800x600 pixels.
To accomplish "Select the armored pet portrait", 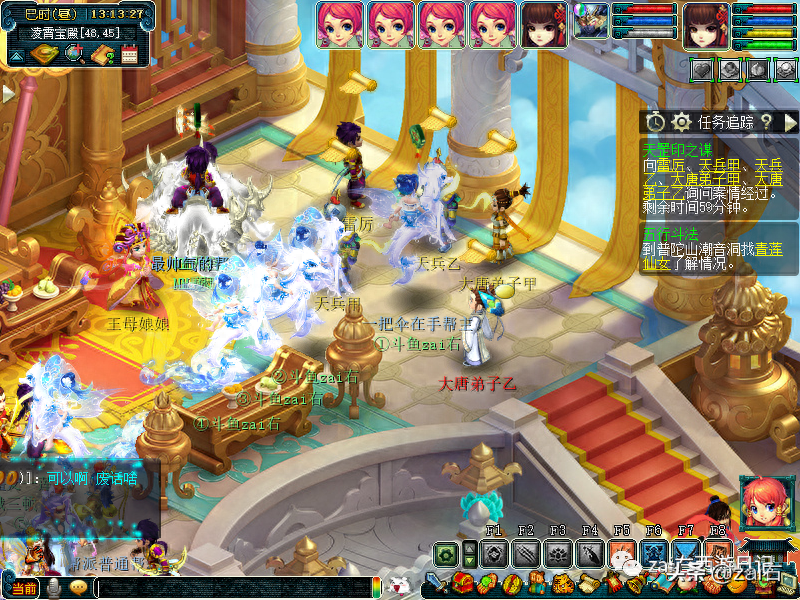I will click(591, 22).
